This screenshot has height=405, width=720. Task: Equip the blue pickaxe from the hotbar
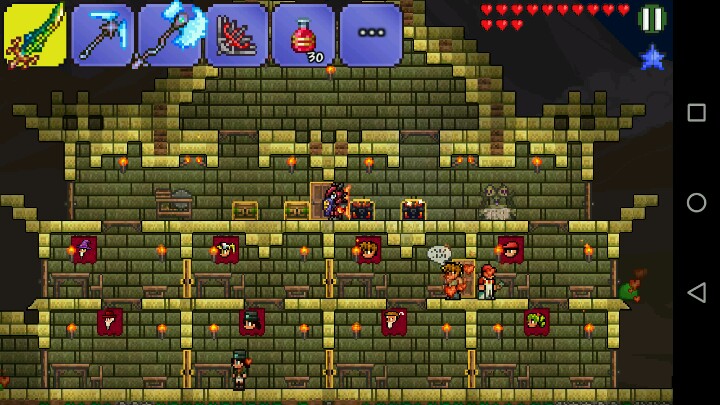(102, 35)
